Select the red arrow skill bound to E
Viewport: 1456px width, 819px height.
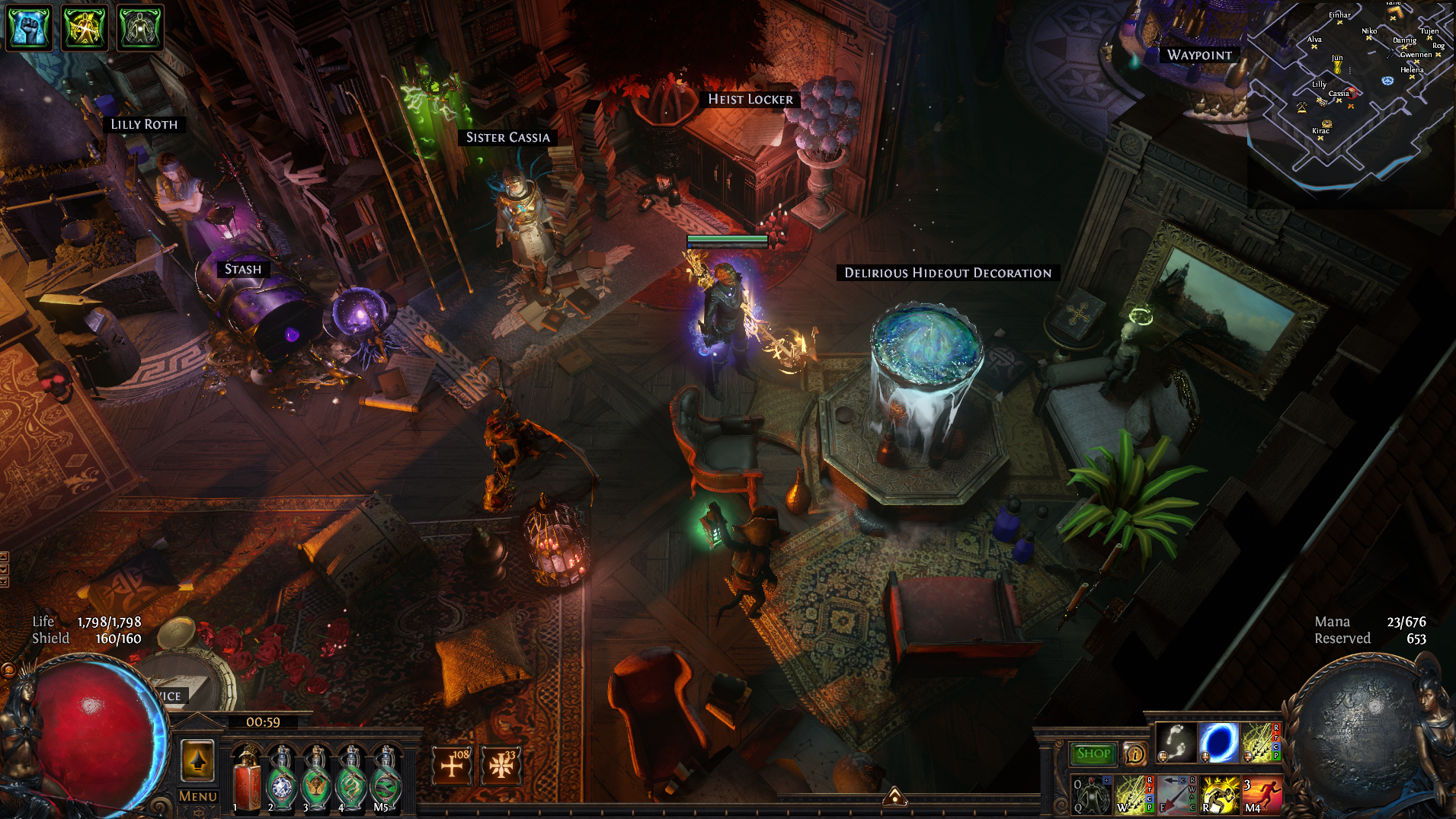1177,795
